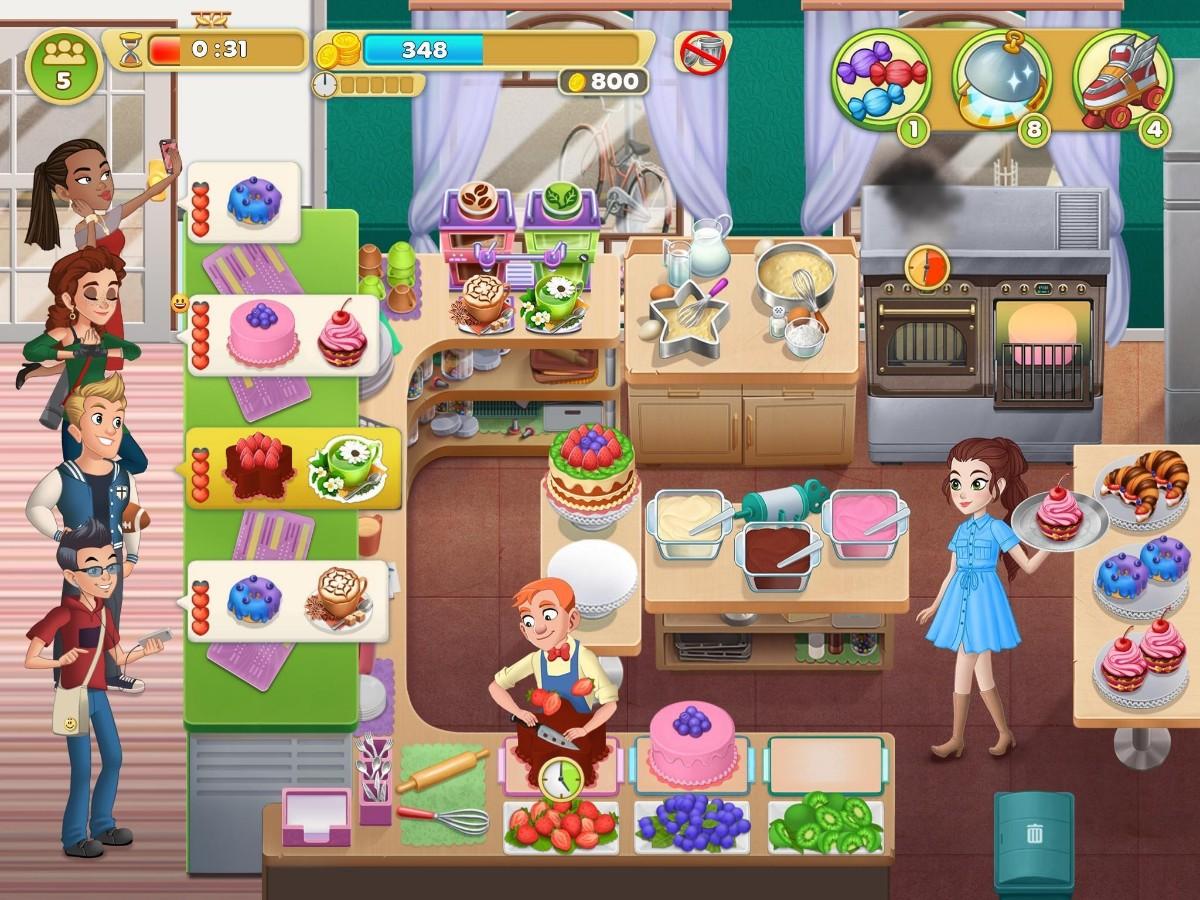1200x900 pixels.
Task: Choose the chocolate cream filling tray
Action: 776,553
